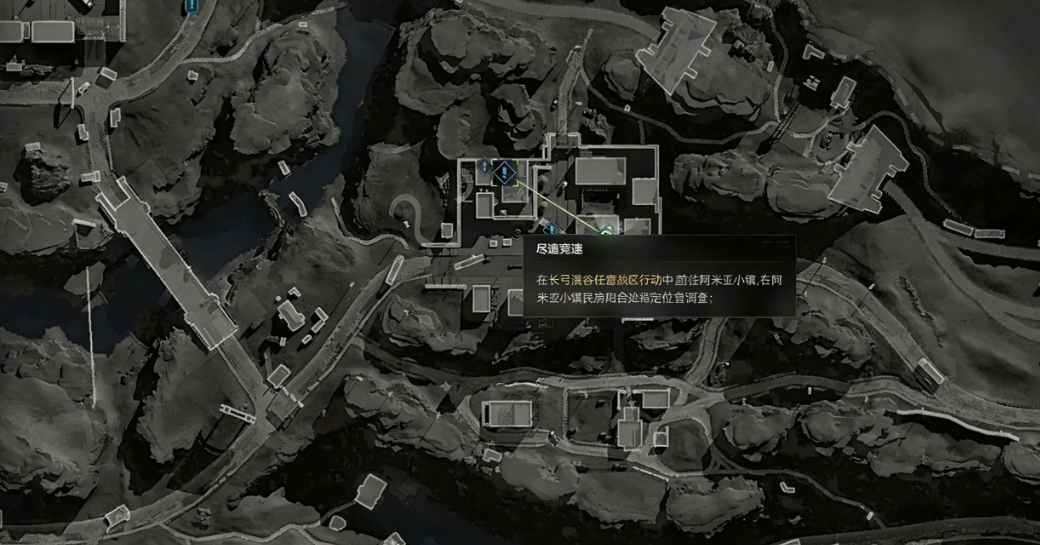Click the small diamond marker beside the bracketed one

click(x=484, y=165)
